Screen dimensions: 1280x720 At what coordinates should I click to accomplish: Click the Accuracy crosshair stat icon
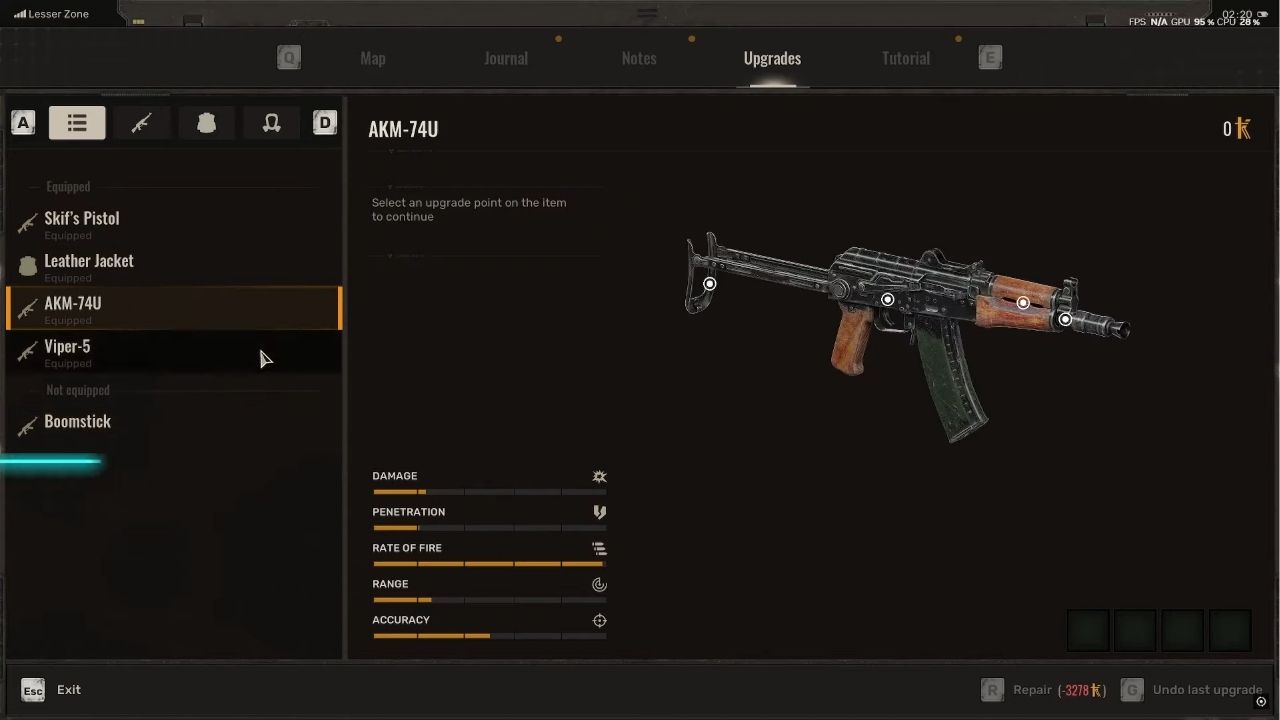click(599, 620)
